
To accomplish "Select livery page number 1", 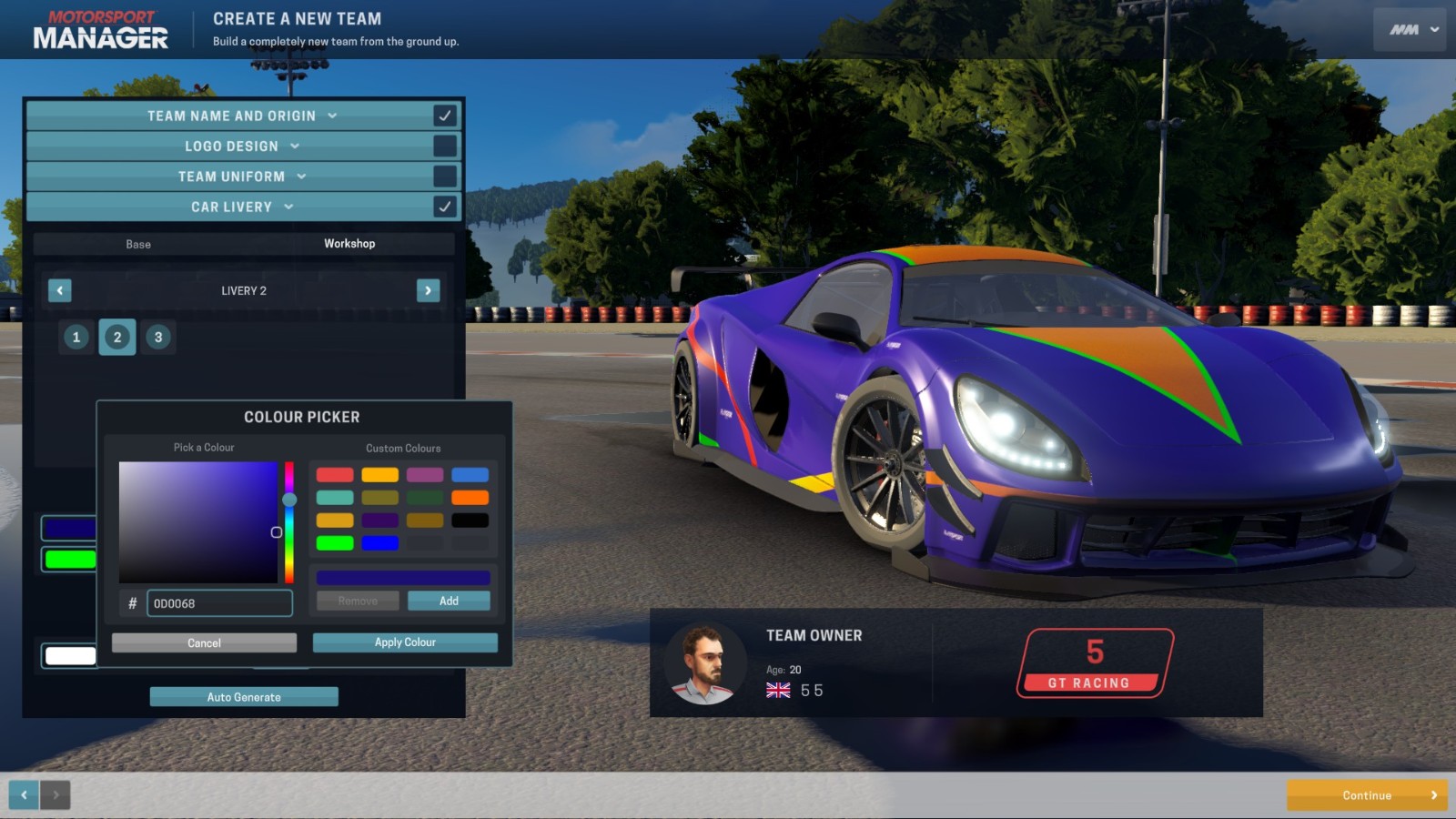I will [76, 337].
